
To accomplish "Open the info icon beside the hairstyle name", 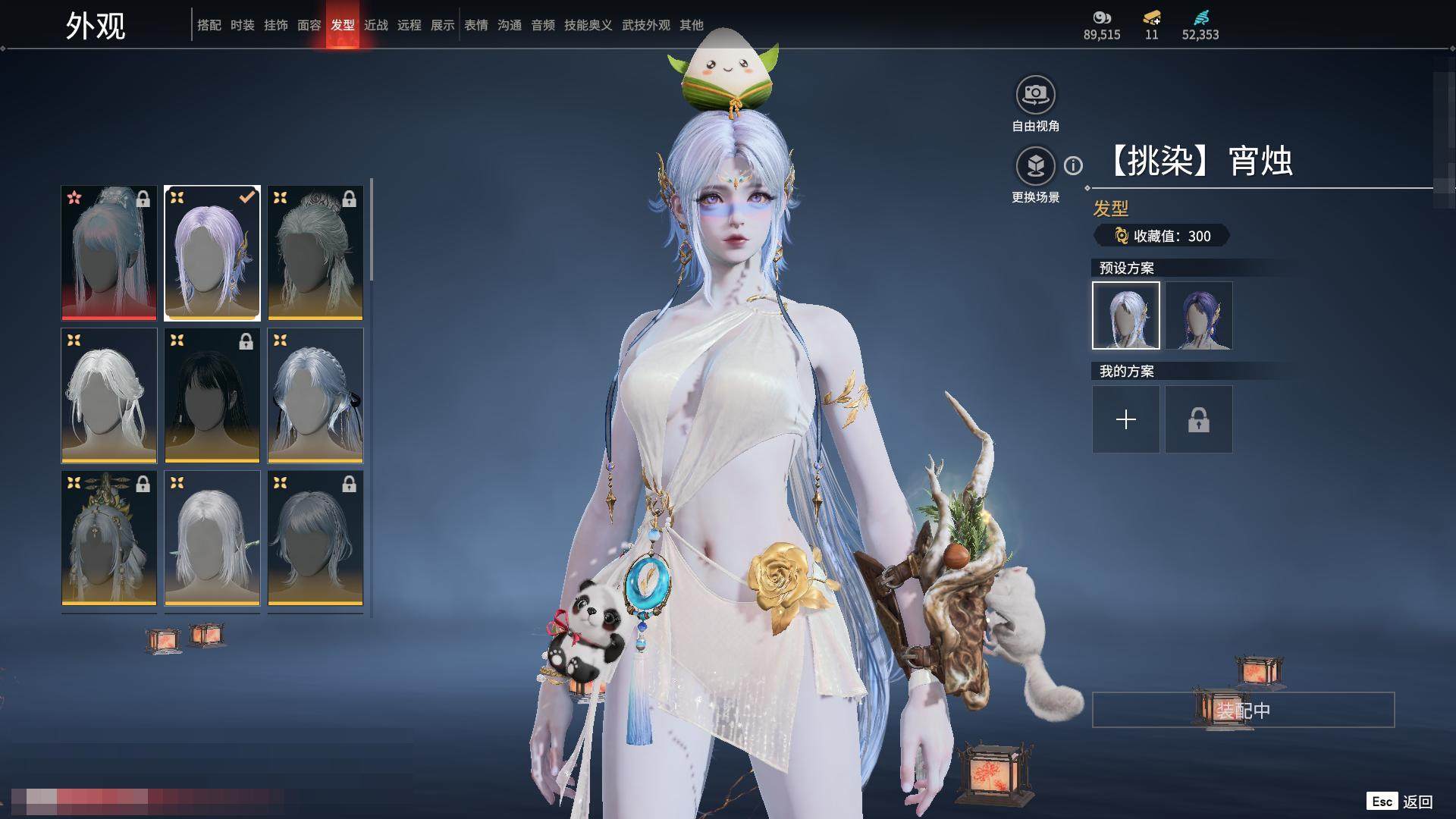I will click(x=1073, y=165).
